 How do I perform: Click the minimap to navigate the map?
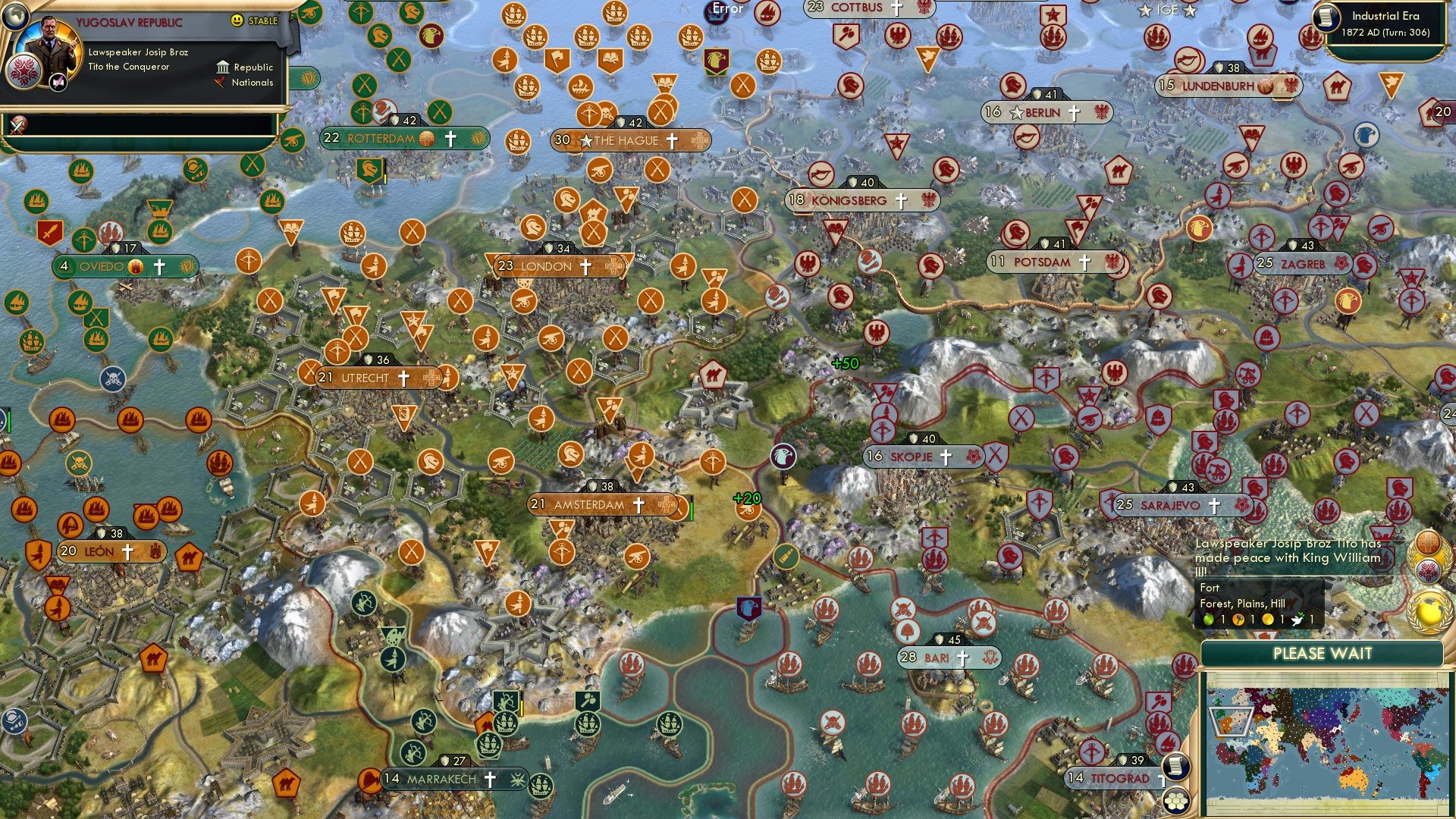click(1331, 747)
